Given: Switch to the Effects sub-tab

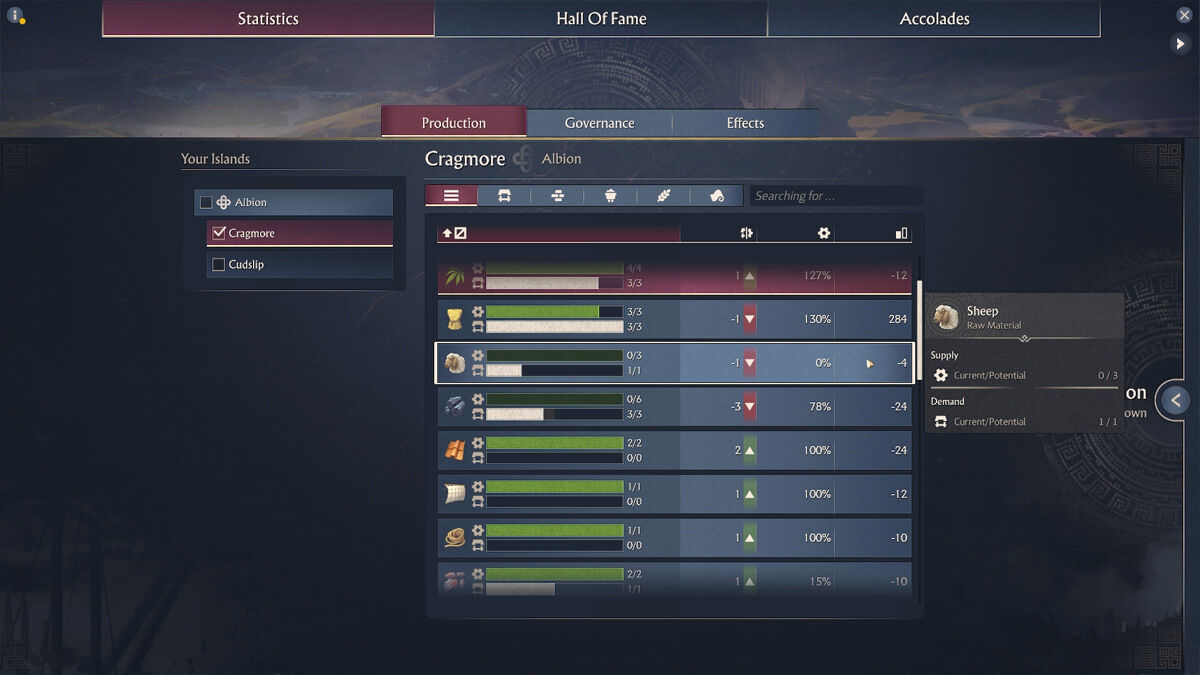Looking at the screenshot, I should click(x=745, y=123).
